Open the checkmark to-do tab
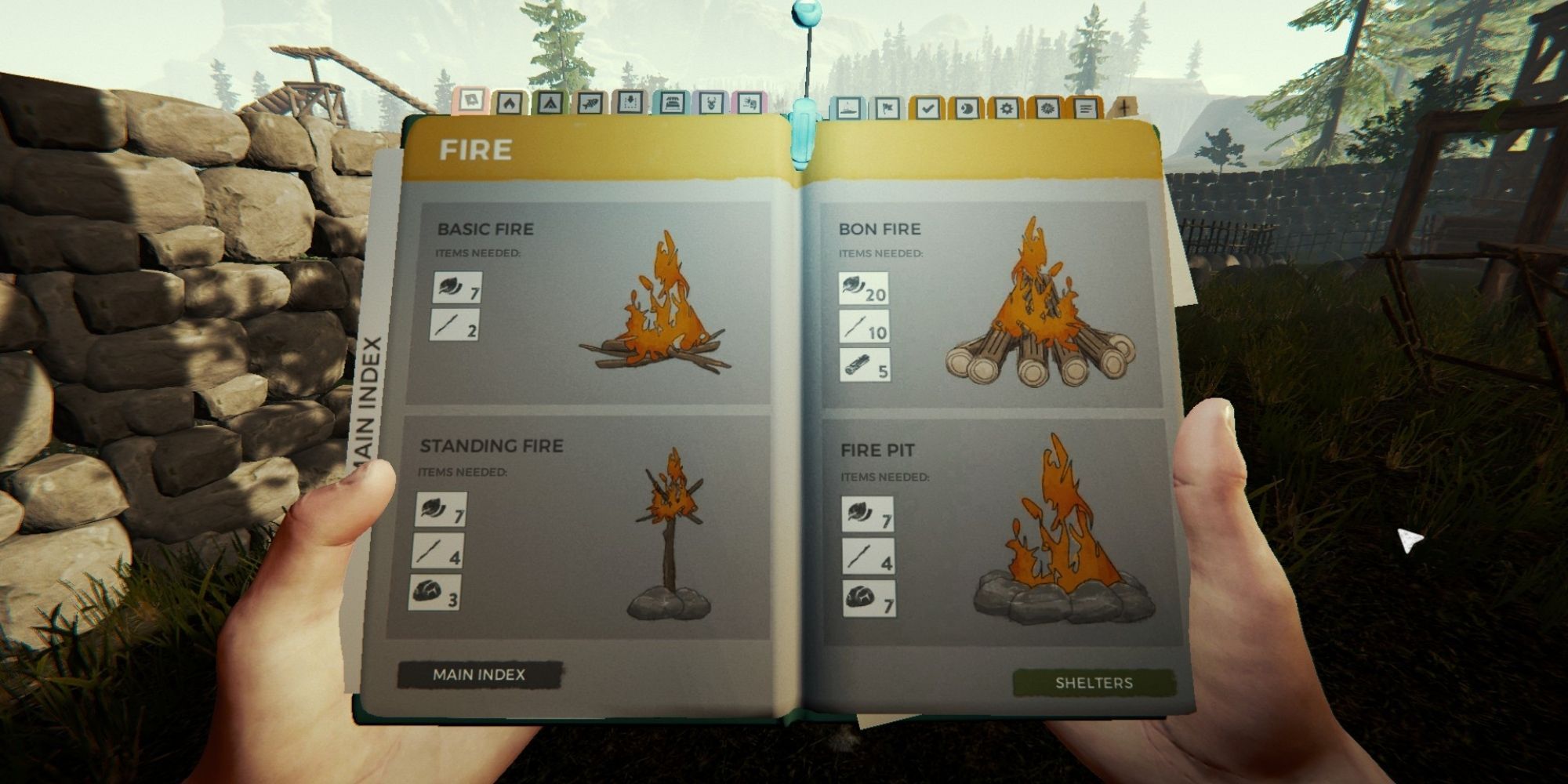 tap(930, 106)
